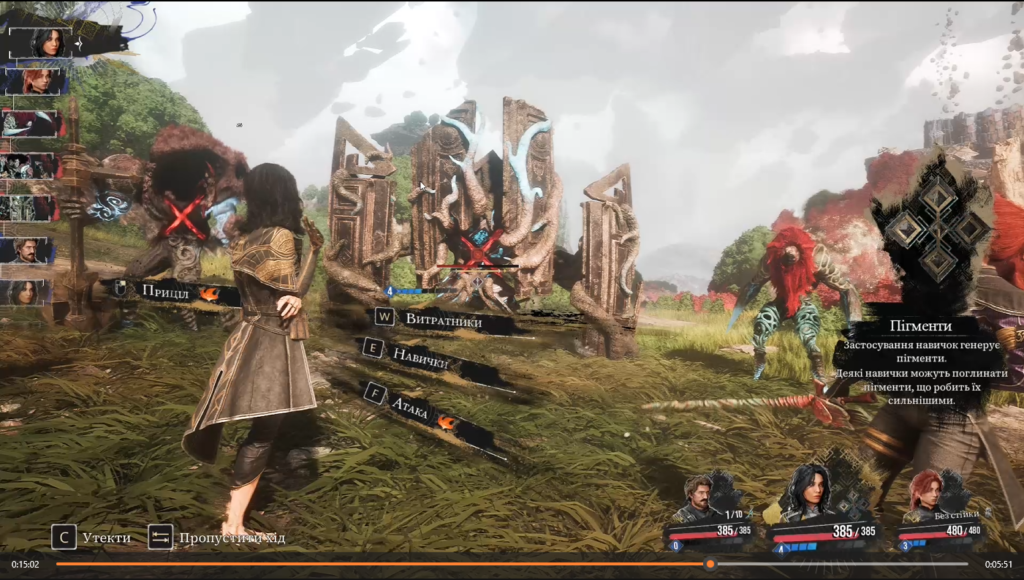Click the bearded man turn-order portrait
Image resolution: width=1024 pixels, height=580 pixels.
[x=29, y=250]
